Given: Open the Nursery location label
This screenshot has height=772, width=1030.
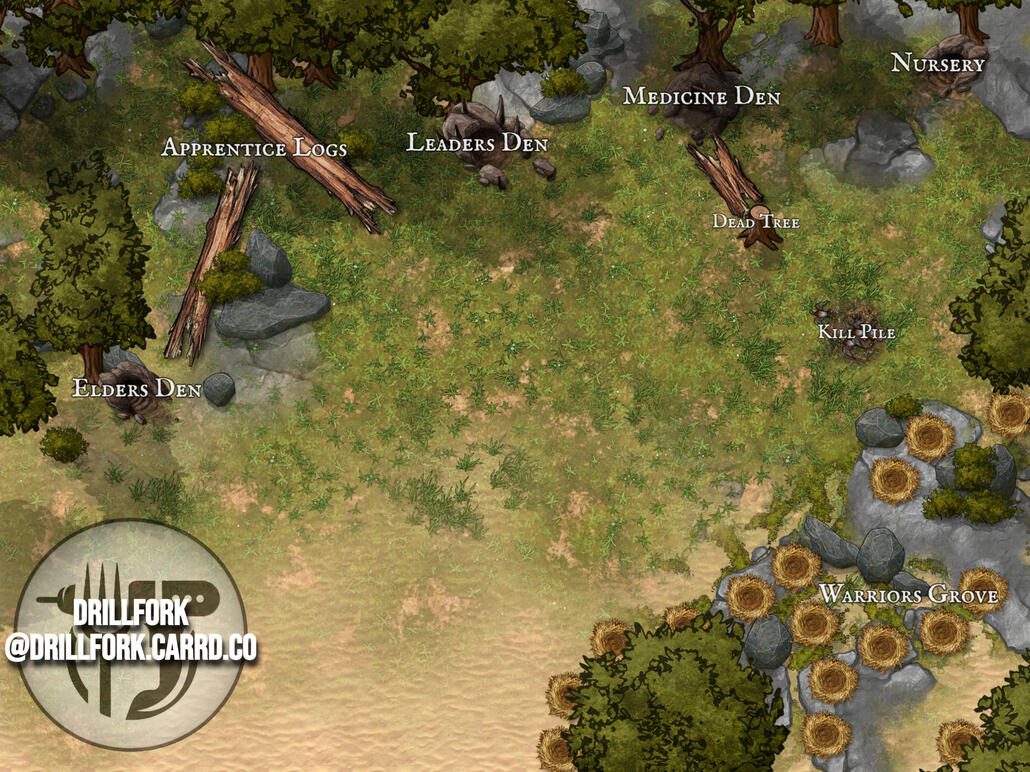Looking at the screenshot, I should pyautogui.click(x=938, y=64).
